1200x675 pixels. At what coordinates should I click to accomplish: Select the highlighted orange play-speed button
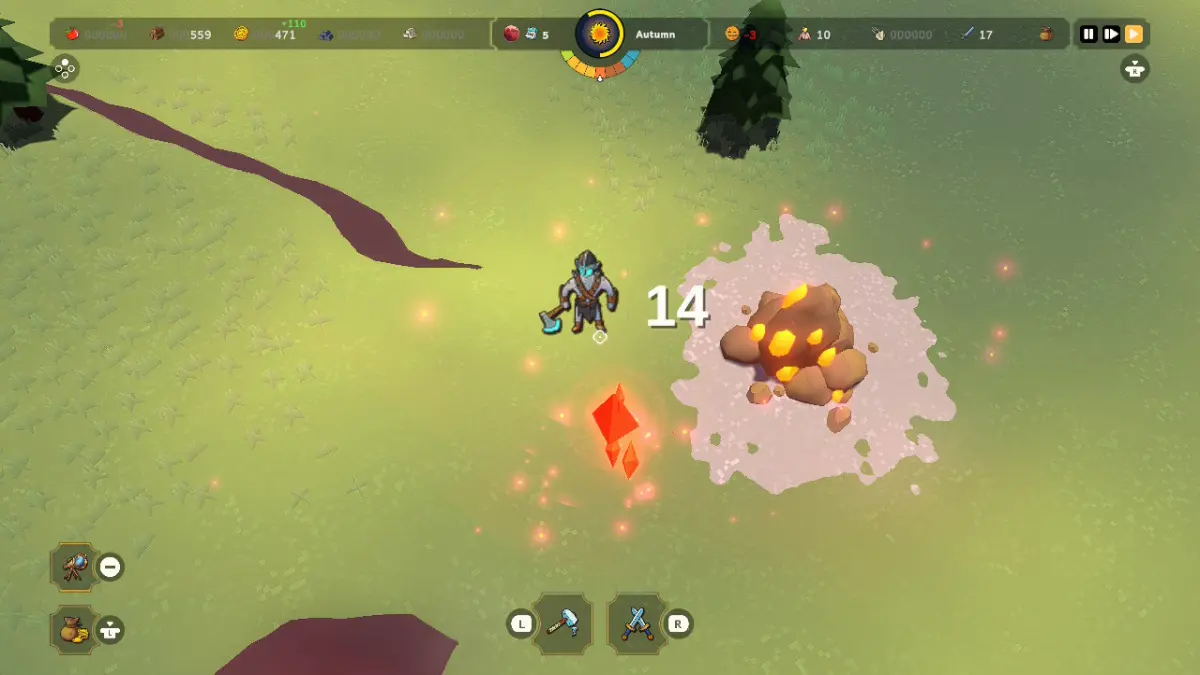coord(1133,34)
